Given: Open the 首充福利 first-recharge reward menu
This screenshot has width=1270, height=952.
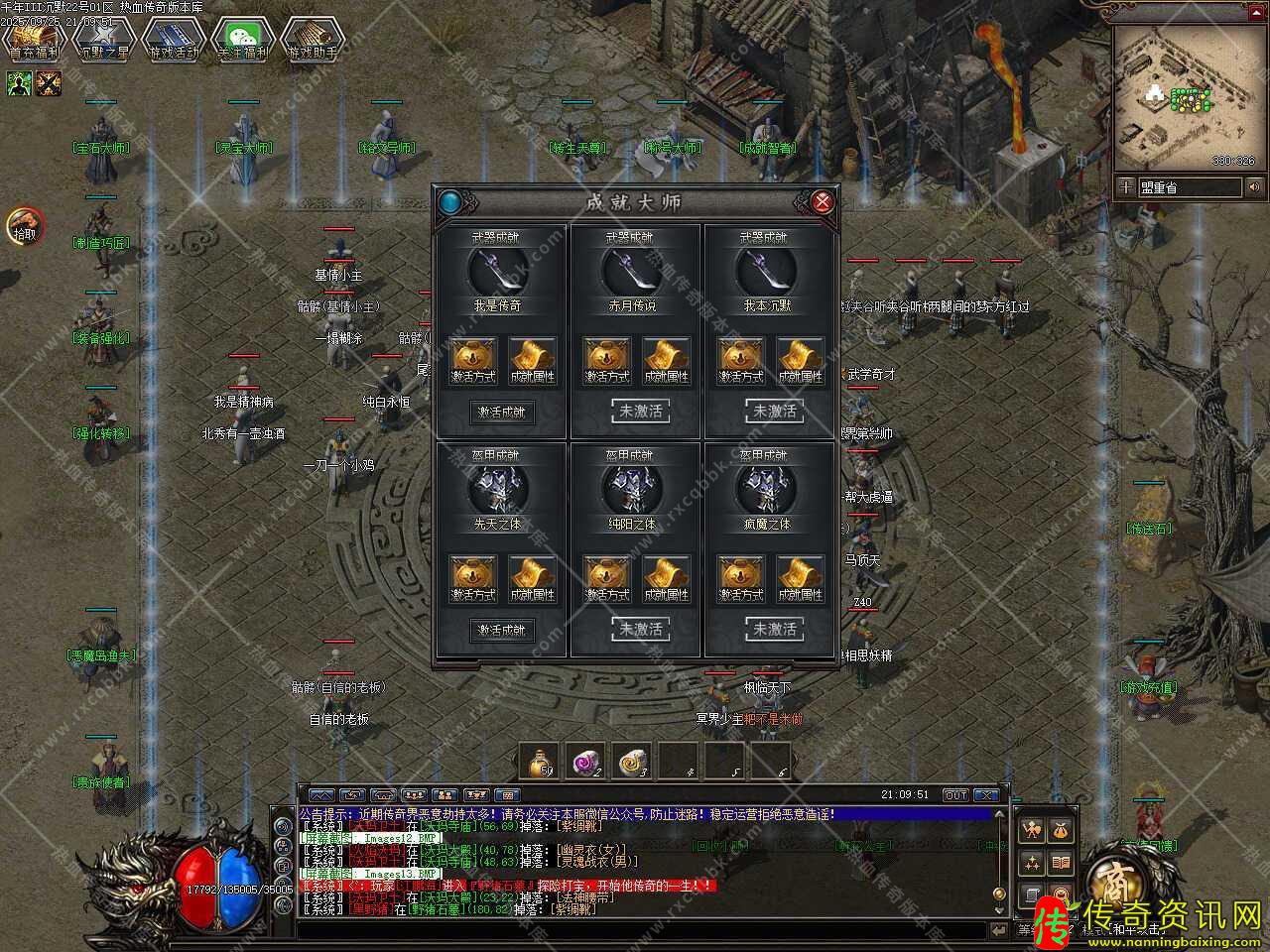Looking at the screenshot, I should pos(34,40).
